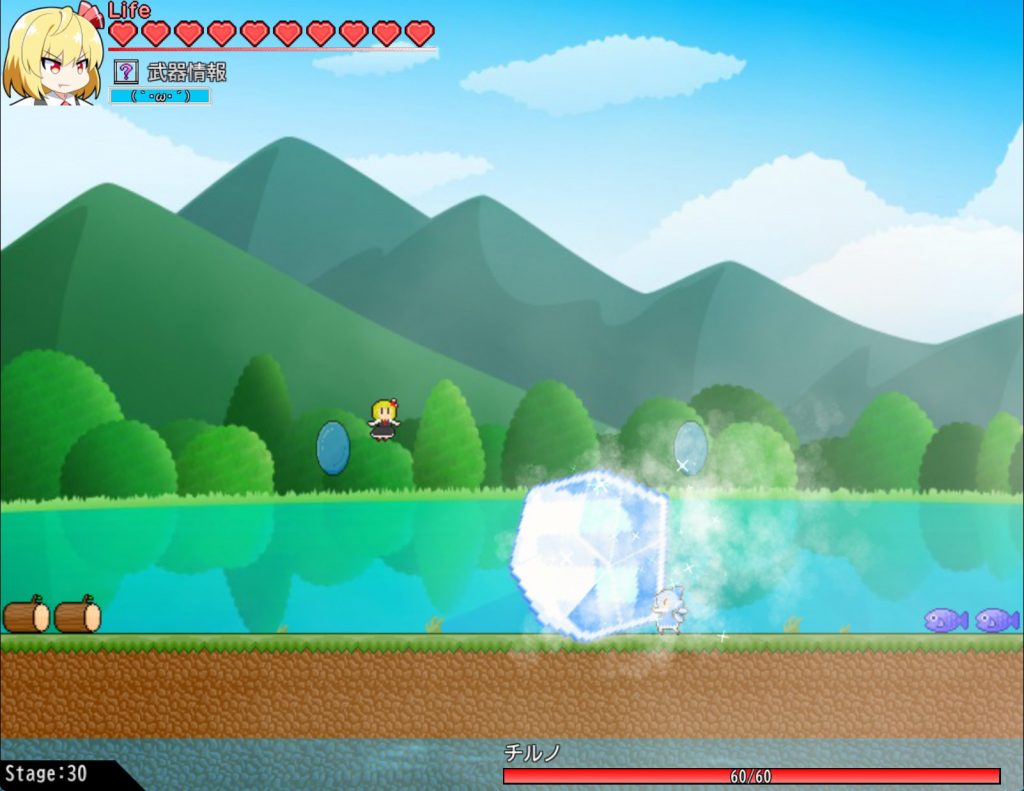Open the question mark weapon info icon

tap(126, 71)
